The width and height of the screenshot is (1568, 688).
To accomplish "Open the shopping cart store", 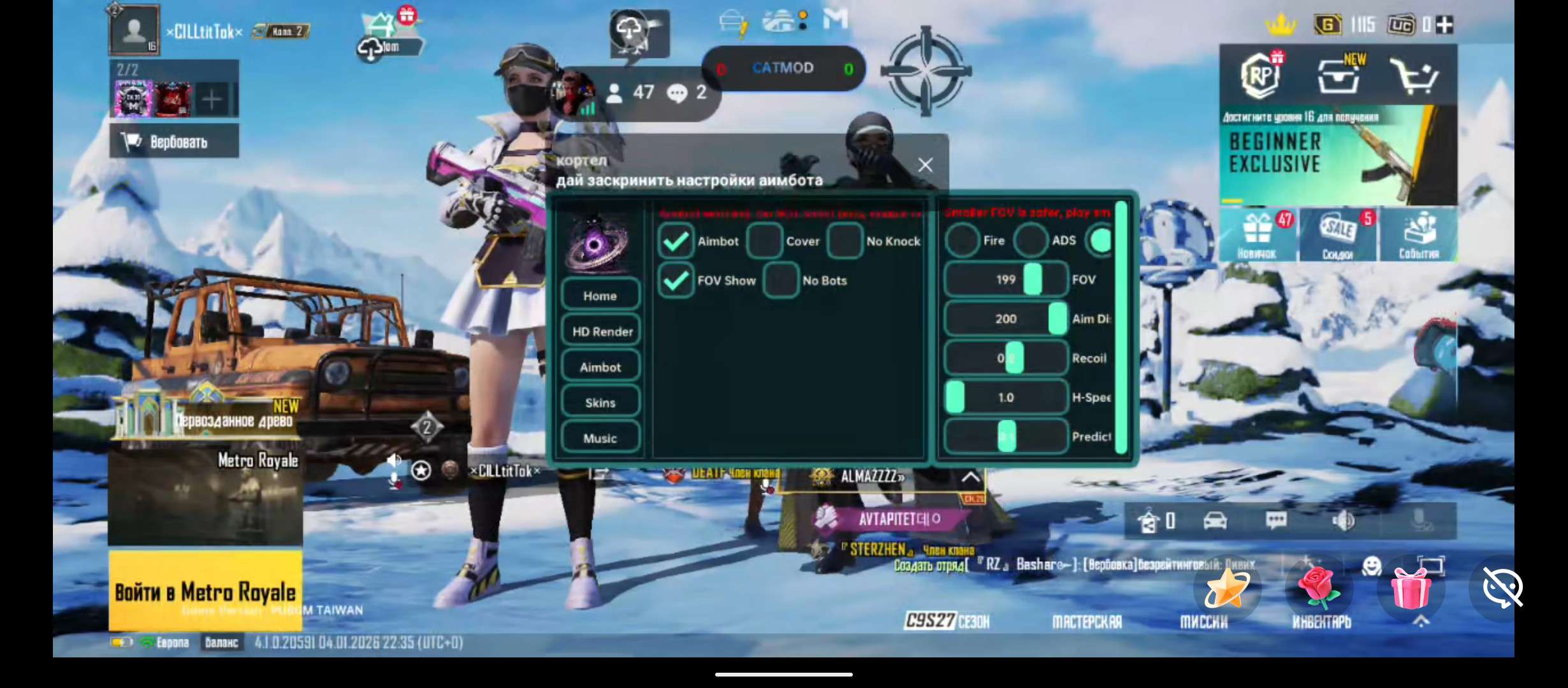I will (1413, 76).
